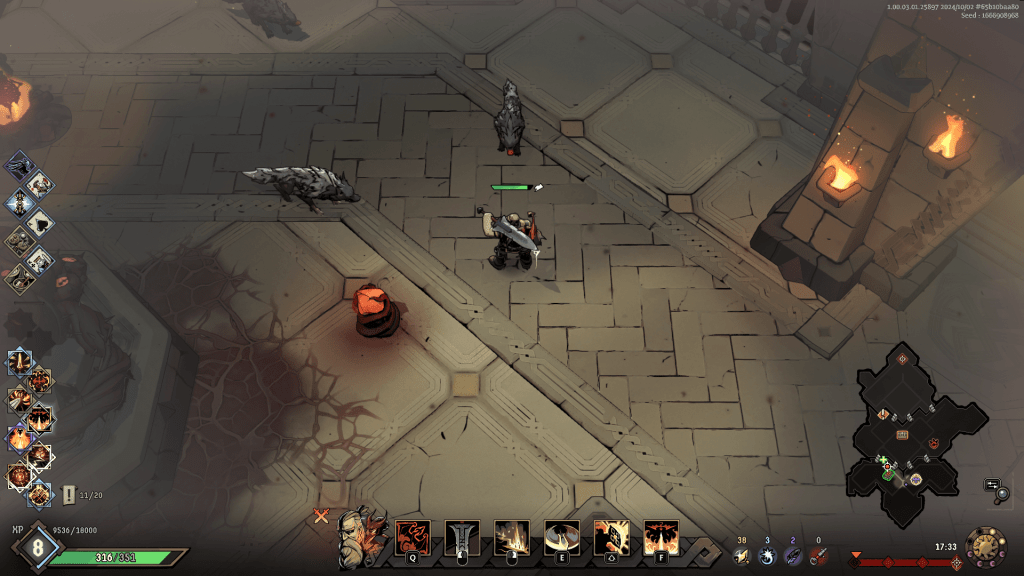Activate the Q ability with red swirl
Screen dimensions: 1024x576
point(412,538)
